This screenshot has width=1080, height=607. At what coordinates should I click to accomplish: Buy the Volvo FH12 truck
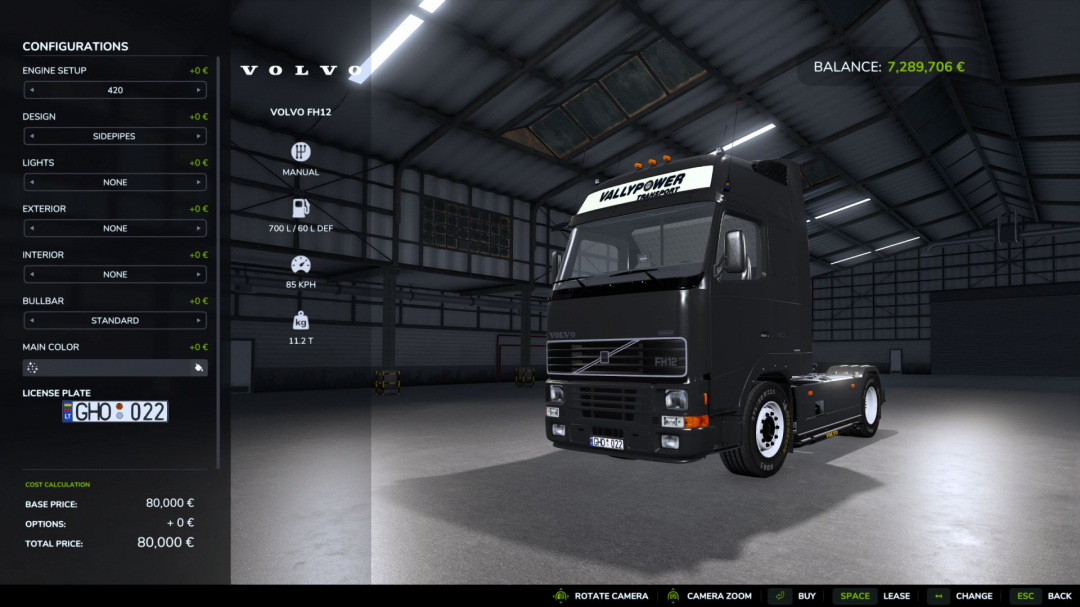(x=793, y=596)
